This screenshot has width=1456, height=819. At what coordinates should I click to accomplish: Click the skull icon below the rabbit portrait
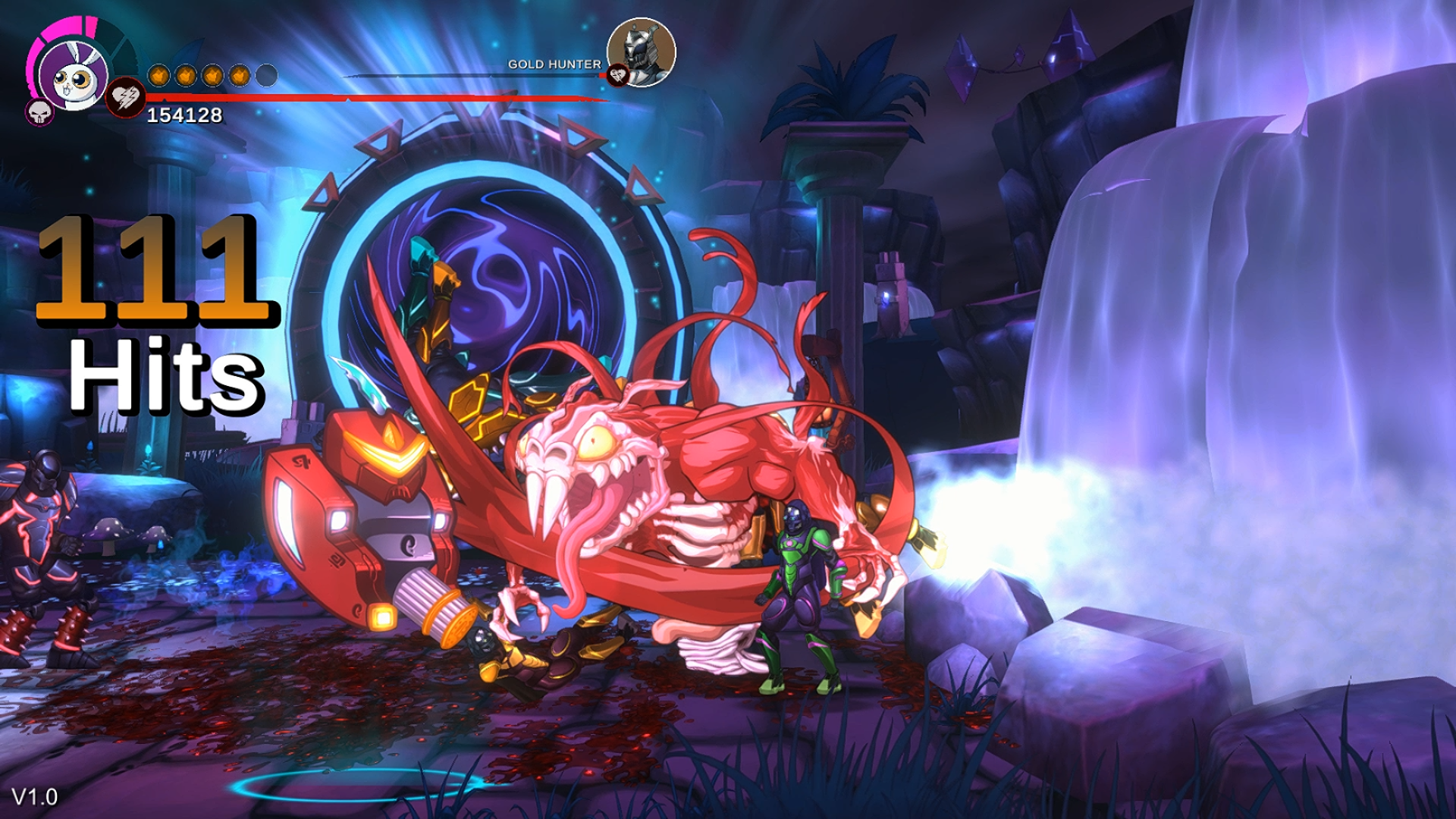click(38, 114)
